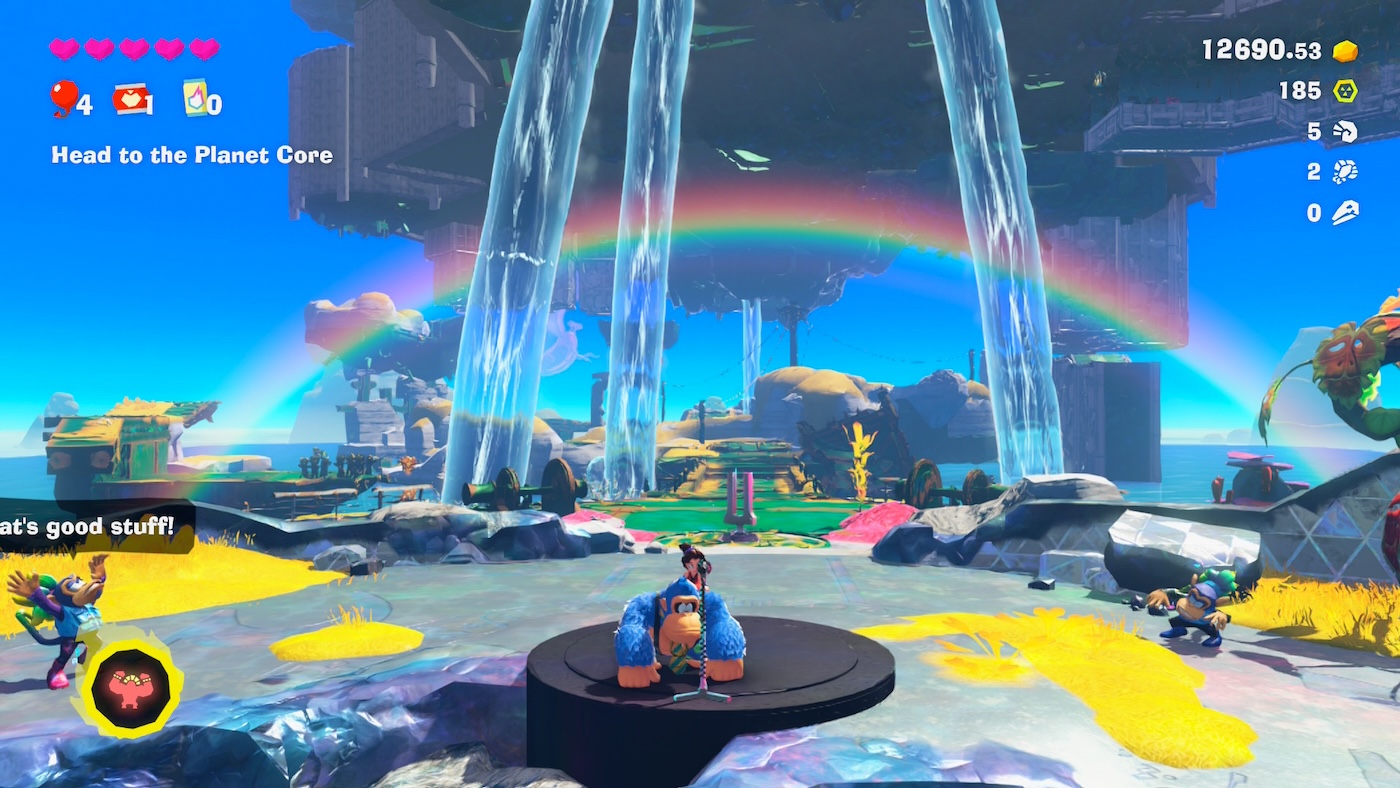Select the beaked skull fossil icon

[x=1345, y=213]
